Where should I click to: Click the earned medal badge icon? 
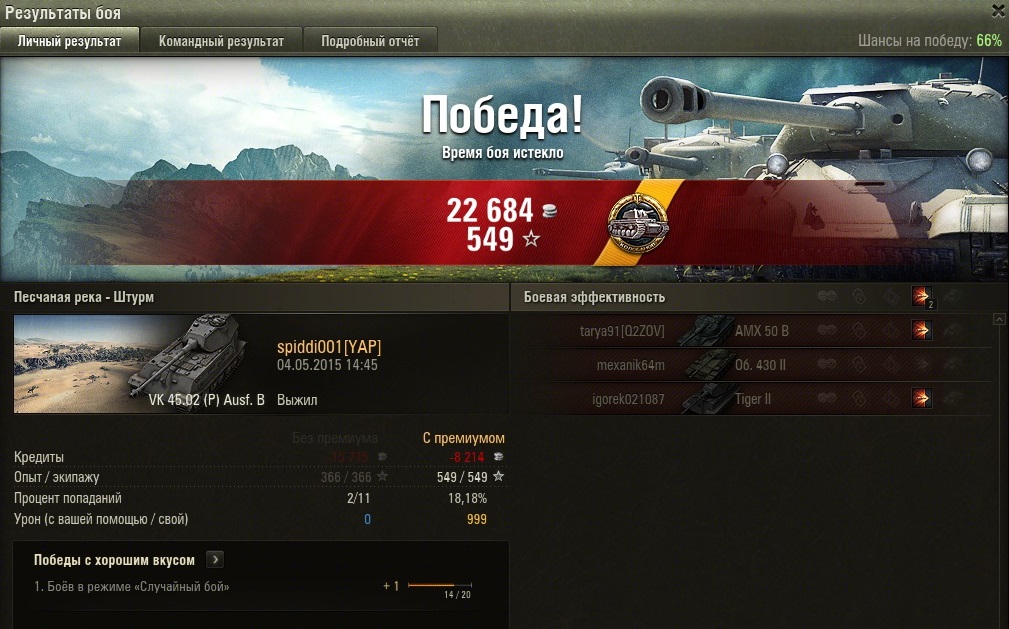tap(638, 226)
